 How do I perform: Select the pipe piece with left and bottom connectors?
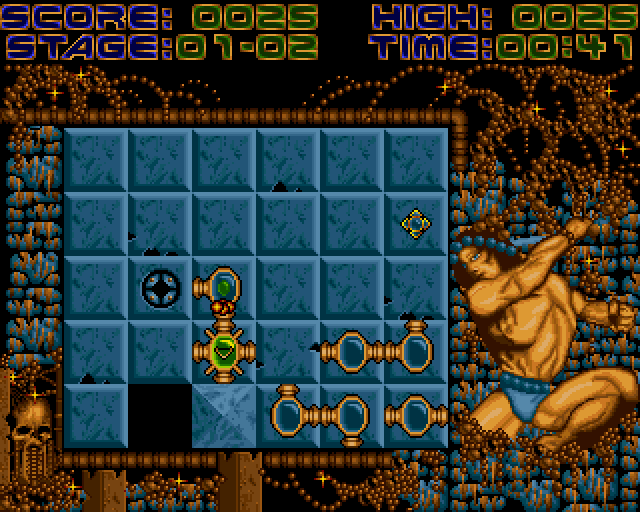(x=350, y=415)
